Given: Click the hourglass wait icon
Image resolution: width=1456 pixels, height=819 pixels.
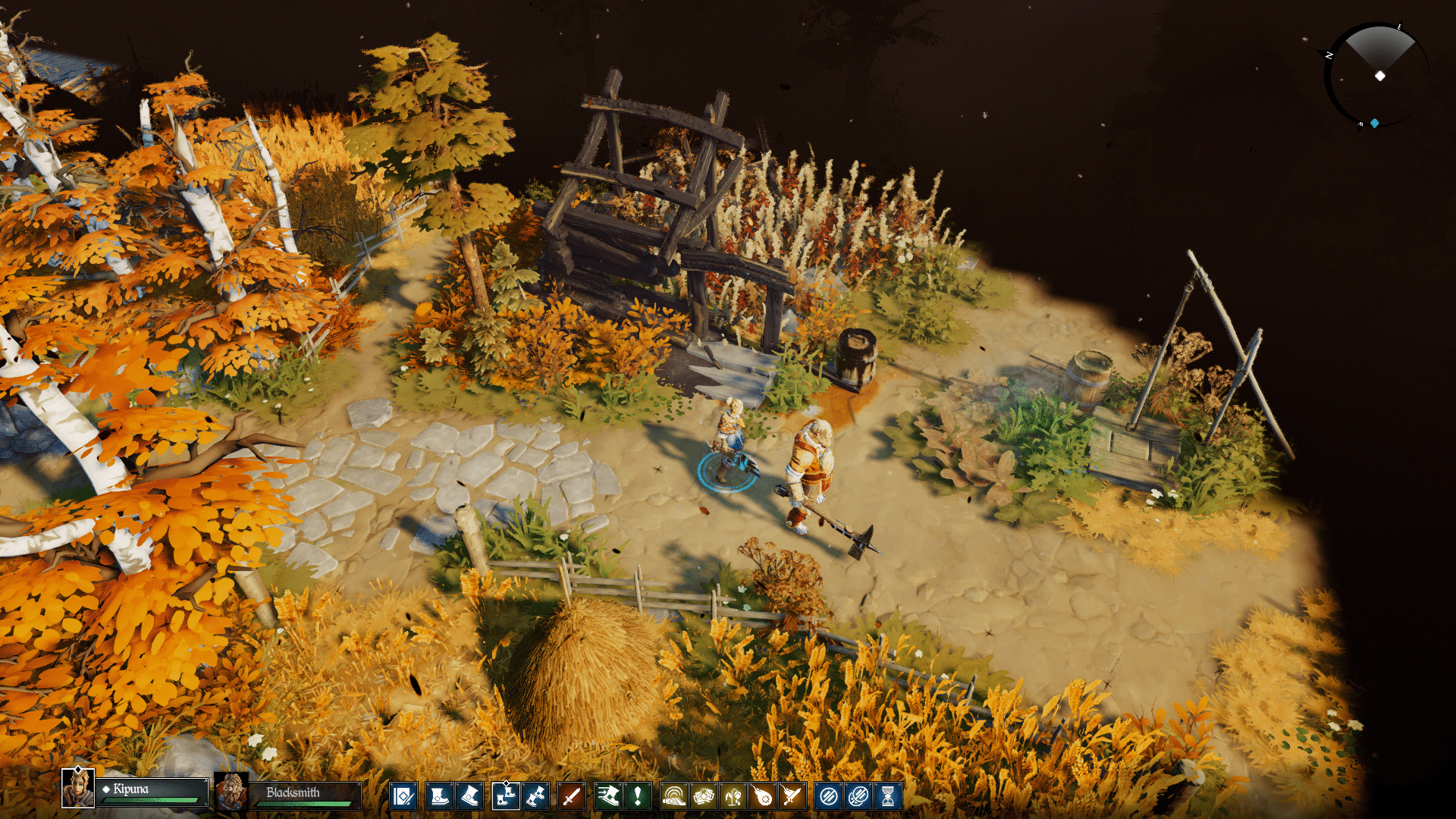Looking at the screenshot, I should click(888, 796).
